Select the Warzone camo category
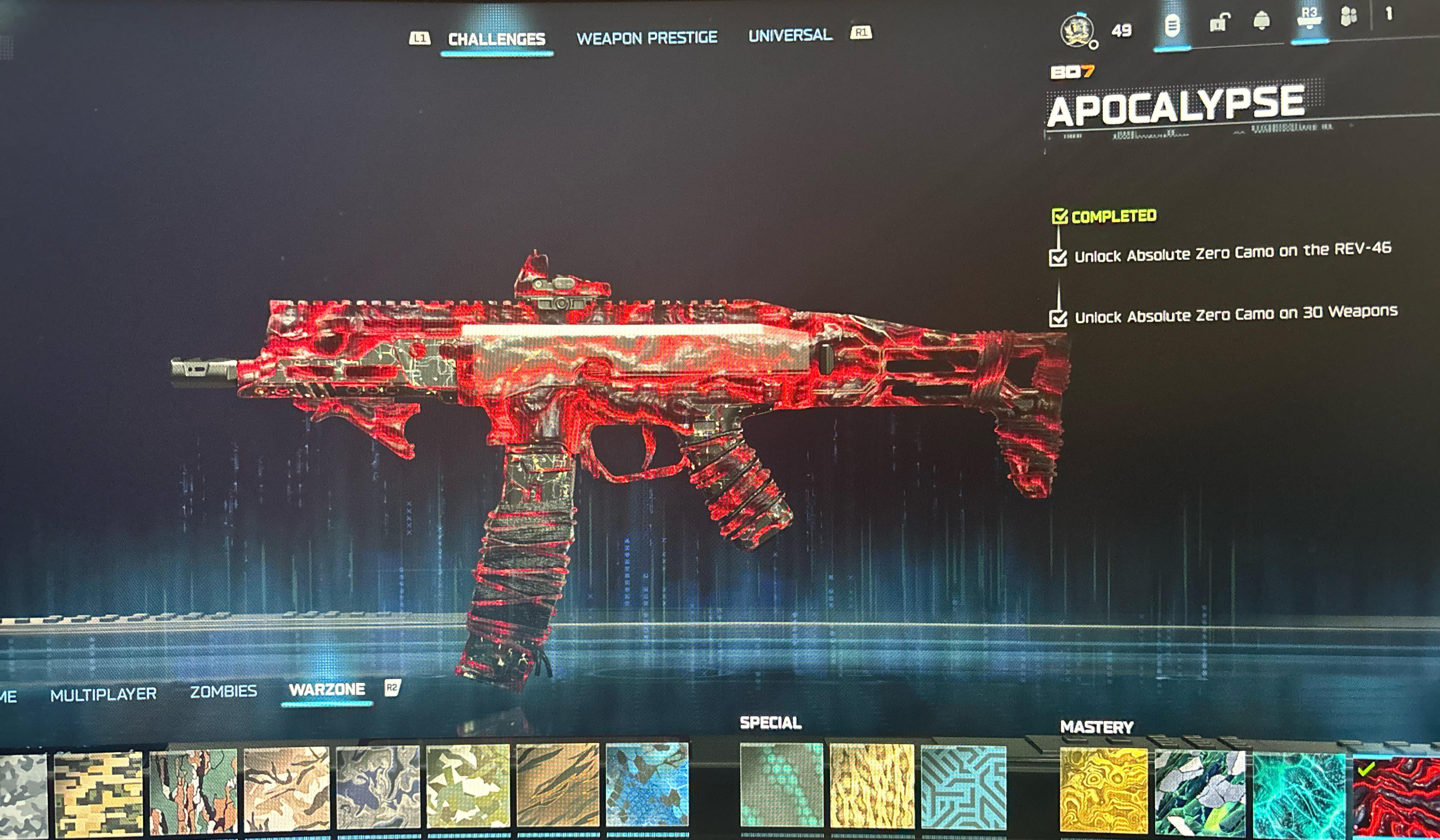 (327, 690)
